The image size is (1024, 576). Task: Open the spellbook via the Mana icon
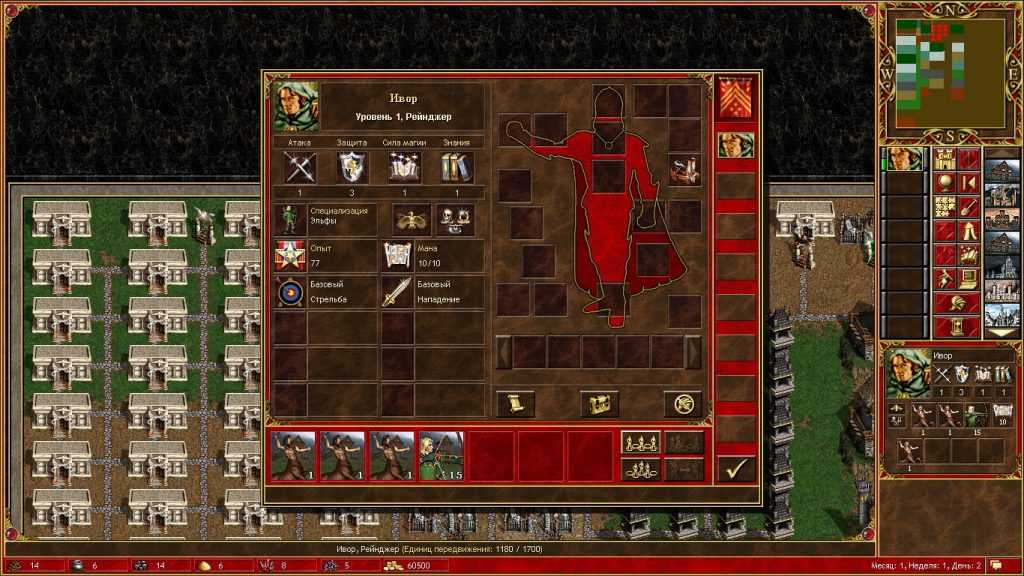[396, 255]
